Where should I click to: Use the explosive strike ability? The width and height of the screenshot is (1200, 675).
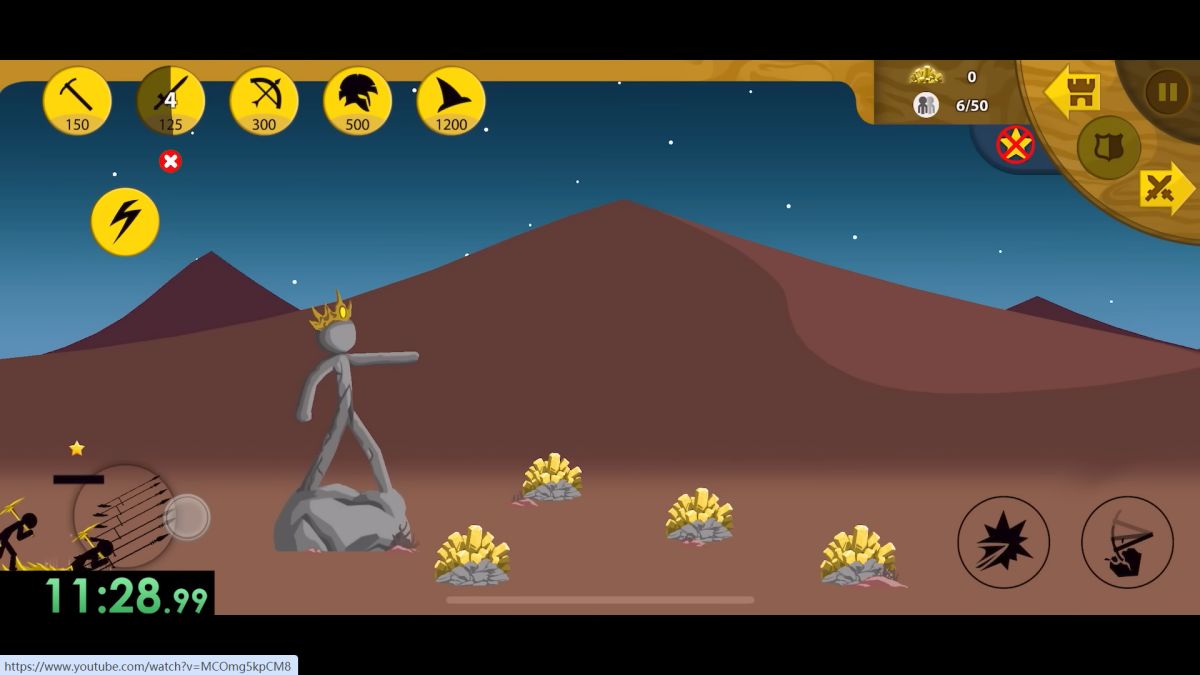(1003, 542)
